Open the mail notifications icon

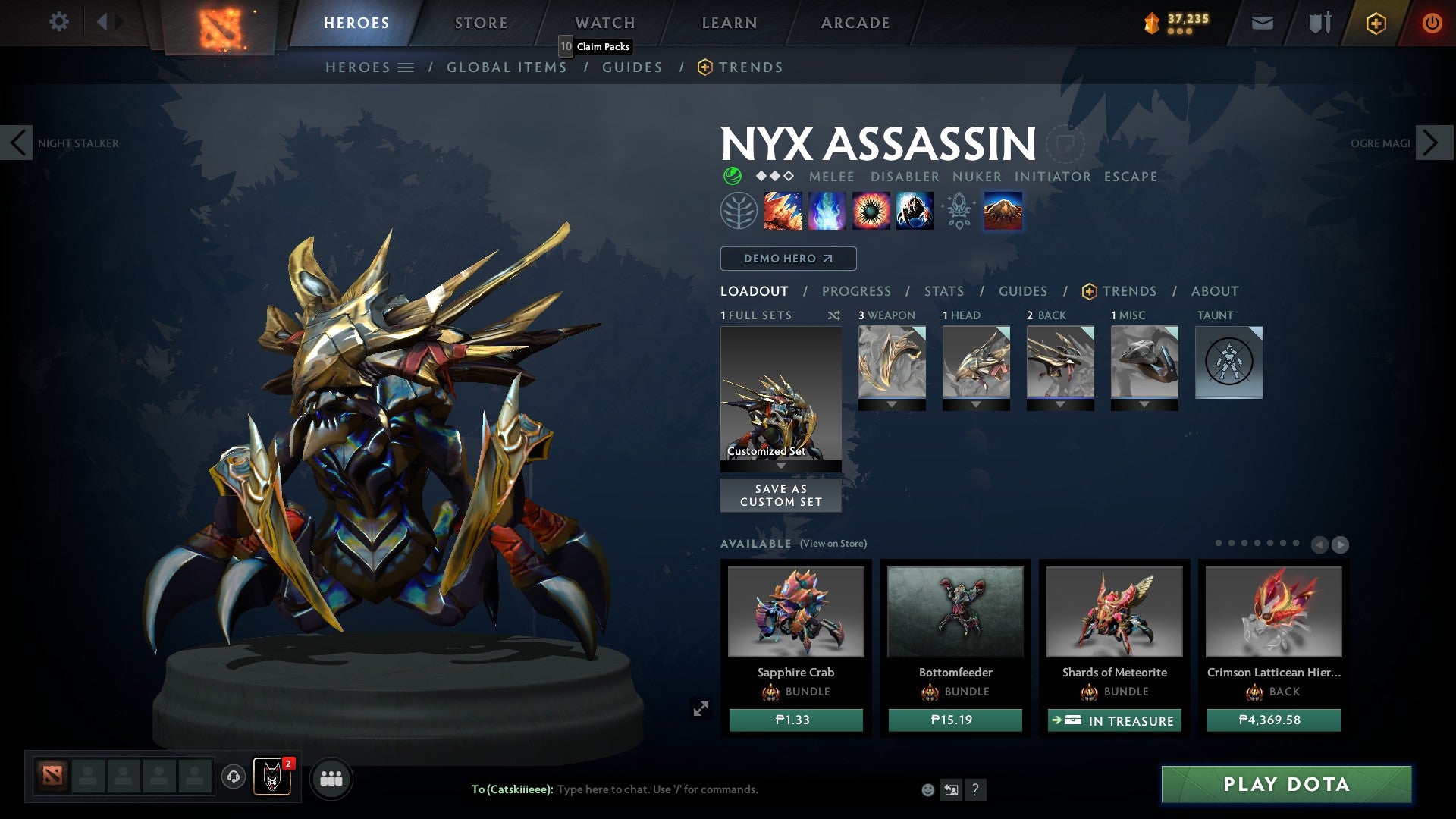(x=1262, y=23)
